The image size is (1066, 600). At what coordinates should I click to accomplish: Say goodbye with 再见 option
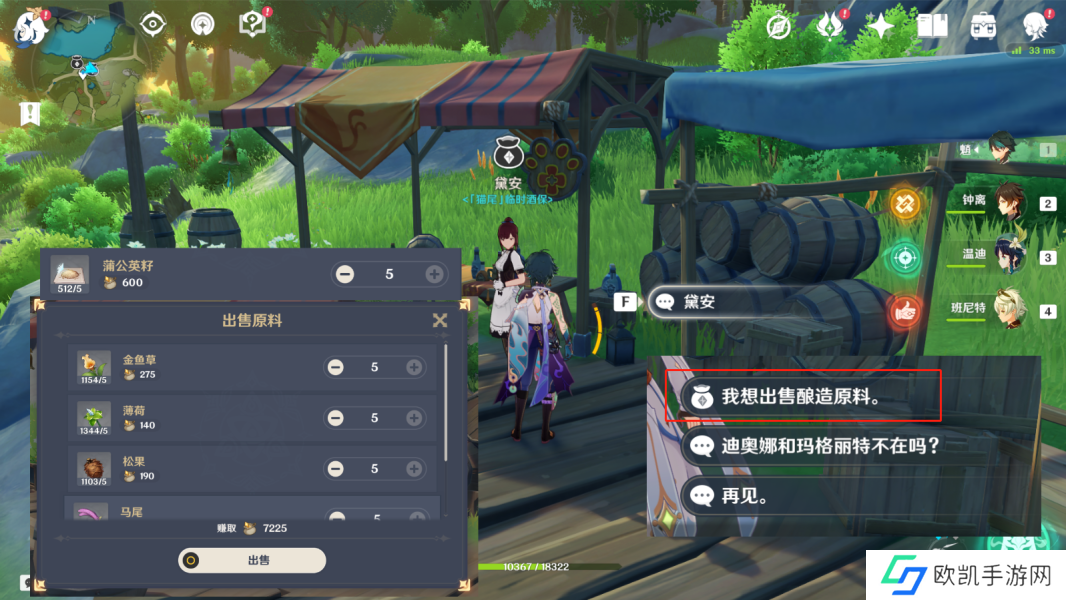click(745, 495)
